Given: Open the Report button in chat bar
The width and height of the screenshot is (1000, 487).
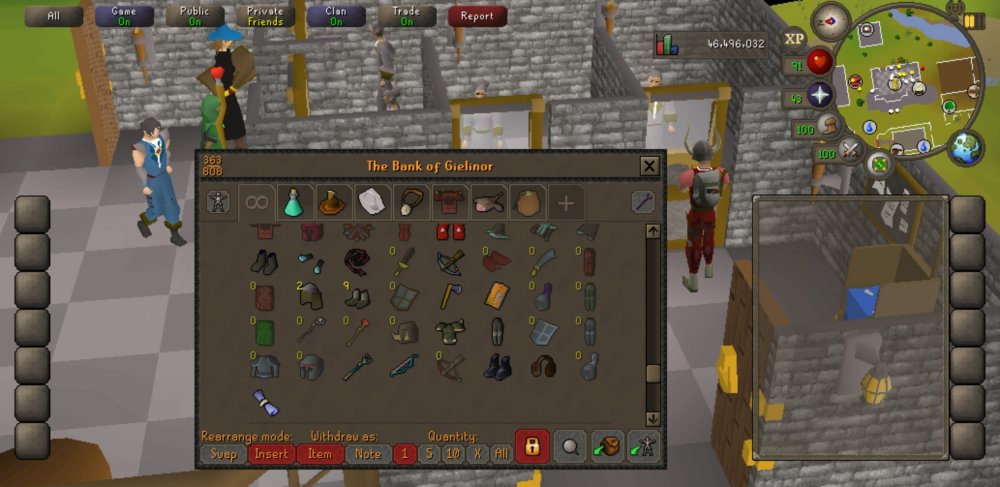Looking at the screenshot, I should (x=477, y=16).
